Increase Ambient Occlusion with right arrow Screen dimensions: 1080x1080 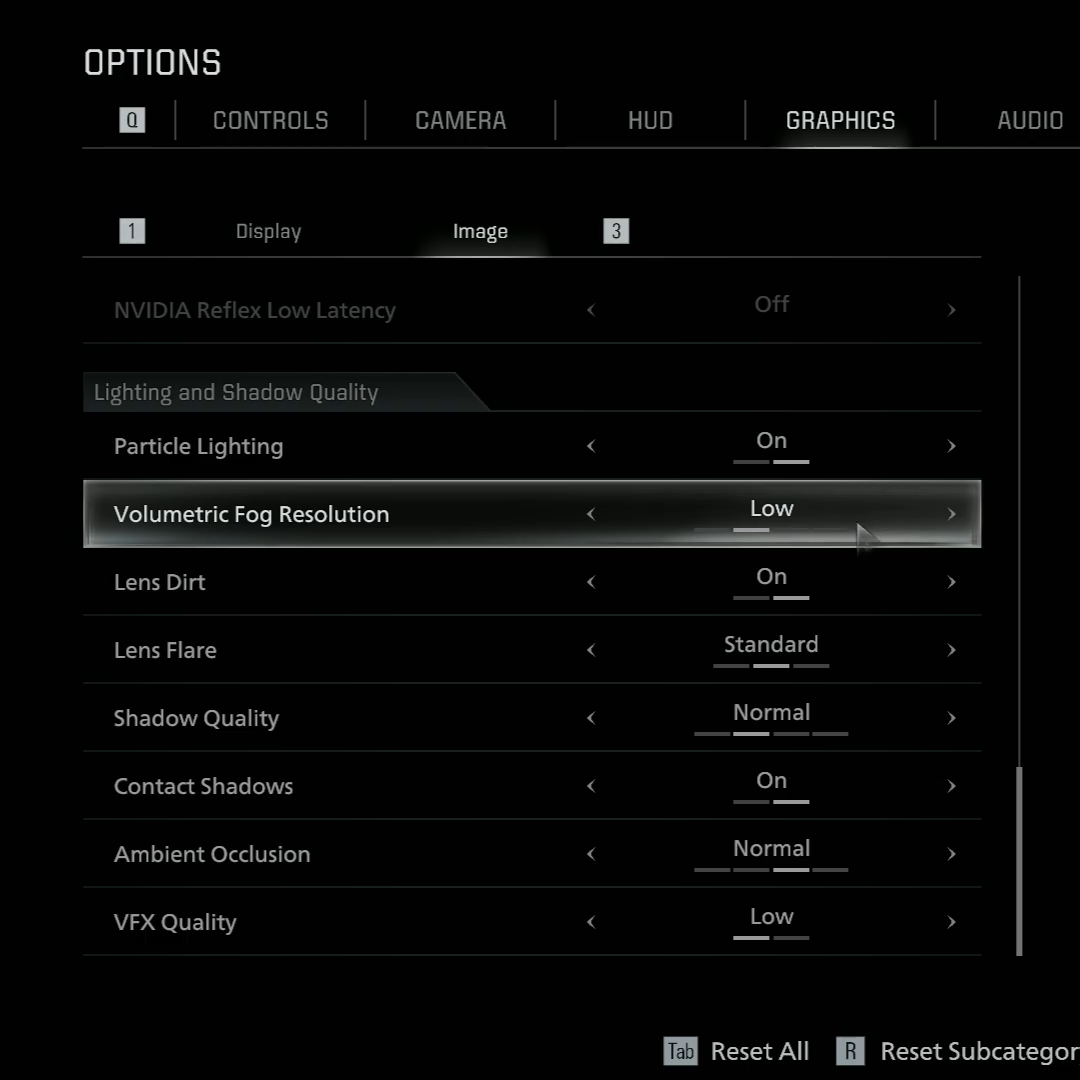pos(951,854)
